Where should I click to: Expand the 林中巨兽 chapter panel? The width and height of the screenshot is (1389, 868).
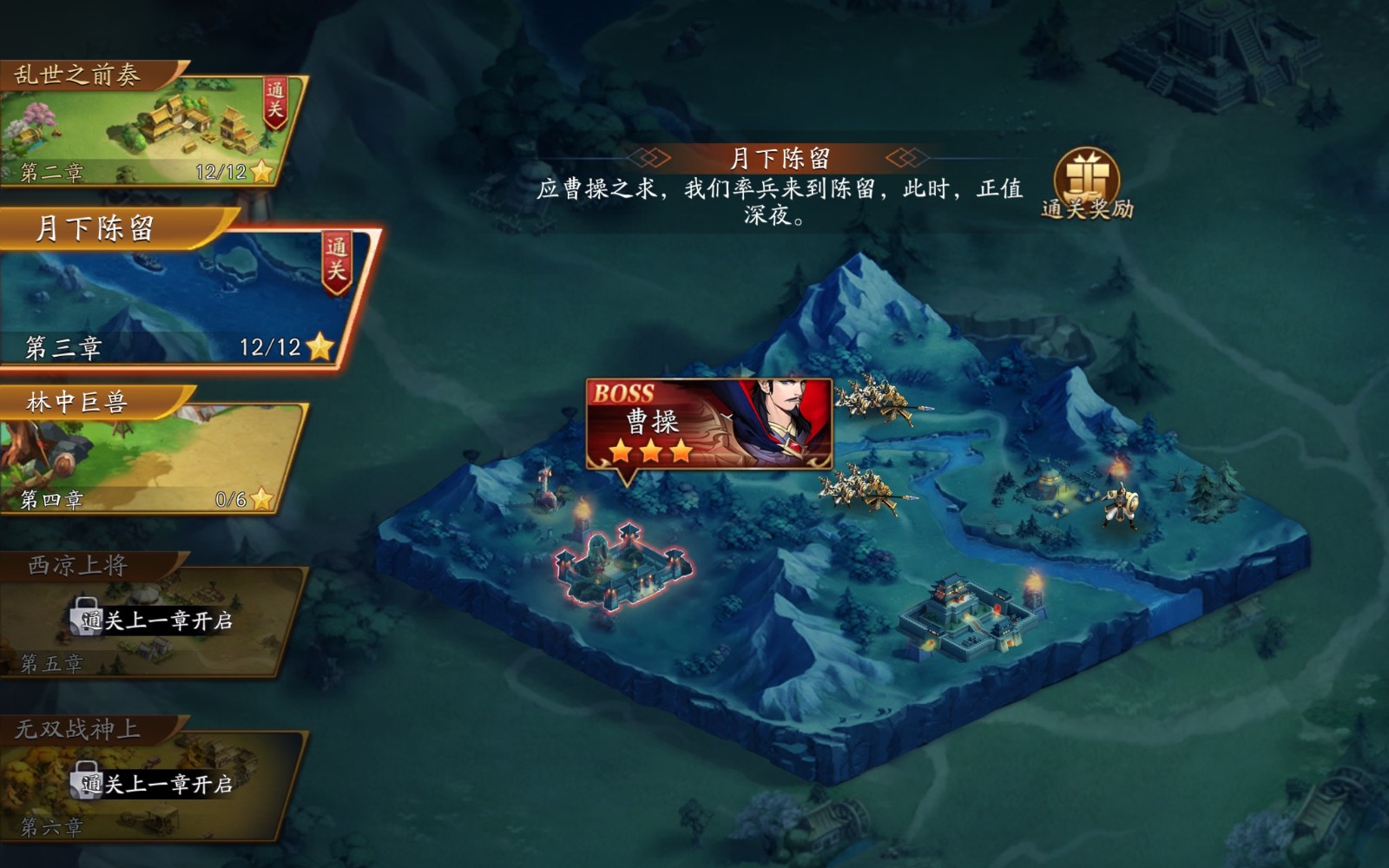148,443
